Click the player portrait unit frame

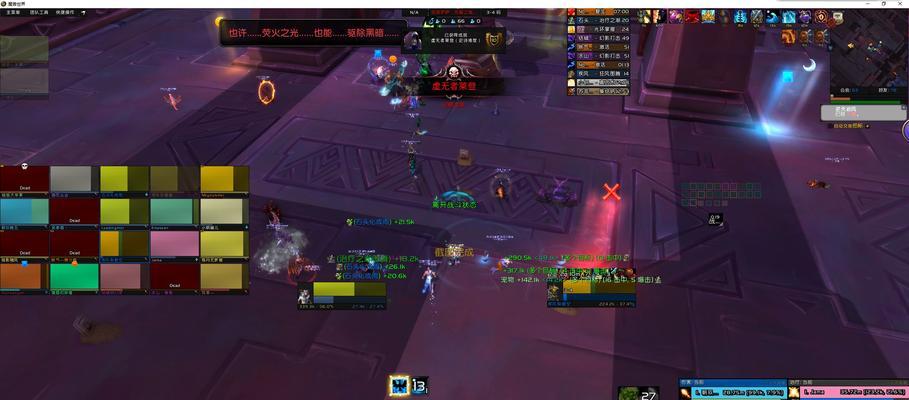(304, 295)
